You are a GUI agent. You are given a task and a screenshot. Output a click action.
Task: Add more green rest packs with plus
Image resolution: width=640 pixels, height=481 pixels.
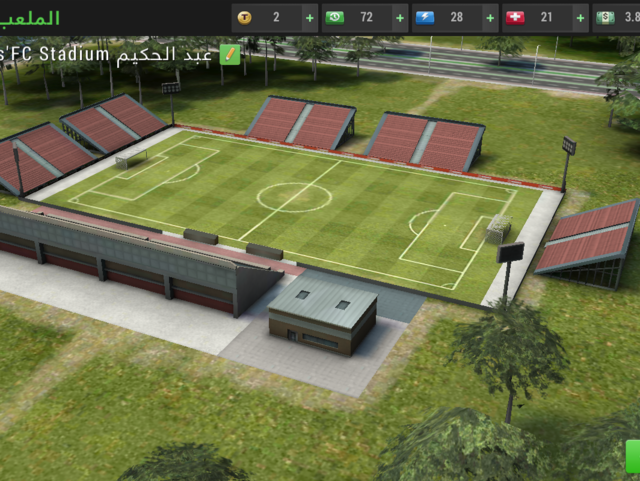pyautogui.click(x=400, y=18)
